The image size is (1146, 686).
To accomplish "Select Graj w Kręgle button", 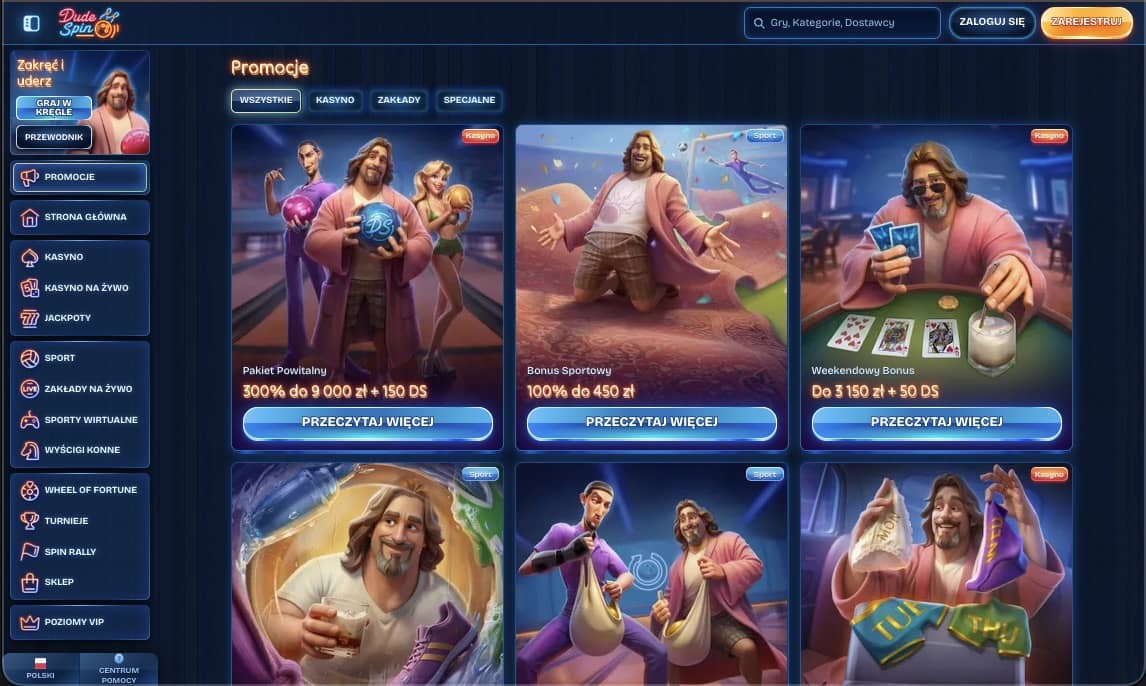I will 54,107.
